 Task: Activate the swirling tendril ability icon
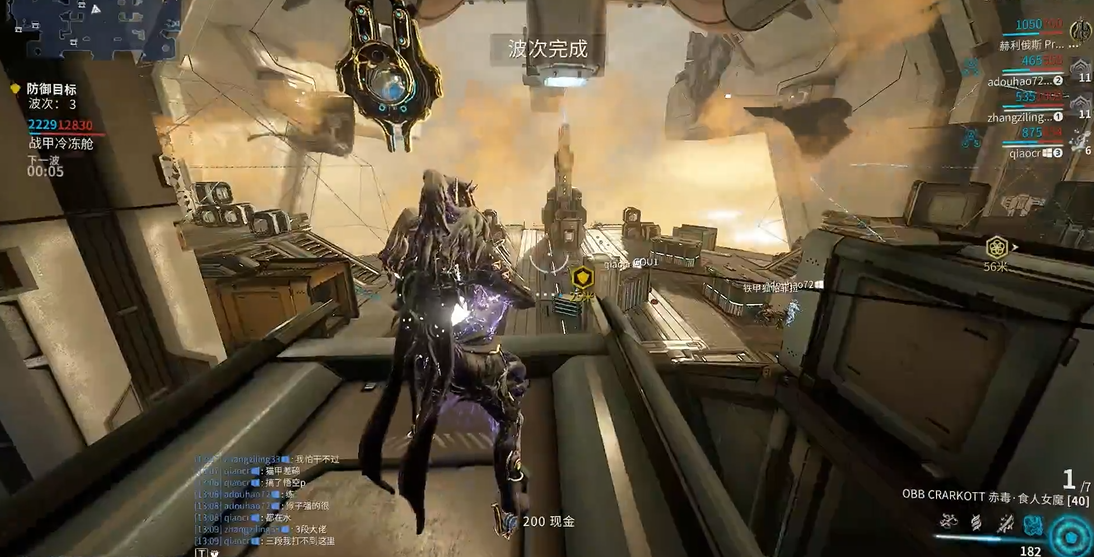point(949,522)
